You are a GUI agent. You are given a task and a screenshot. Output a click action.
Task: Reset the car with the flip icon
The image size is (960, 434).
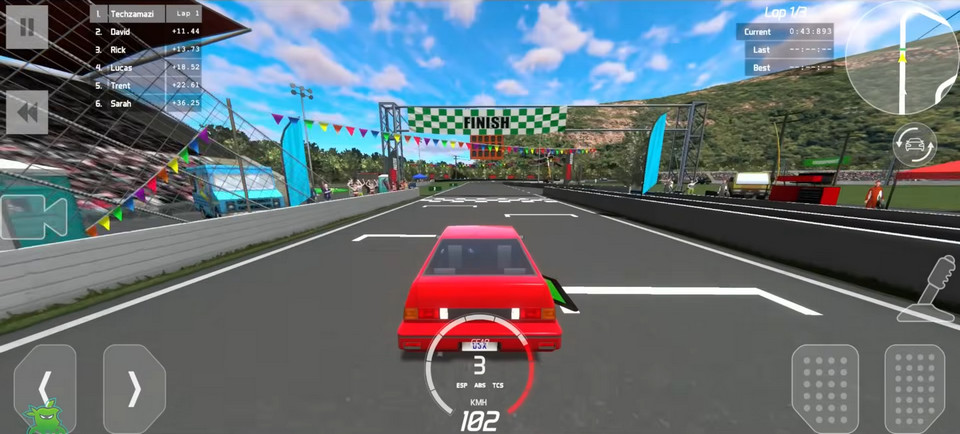pyautogui.click(x=914, y=145)
